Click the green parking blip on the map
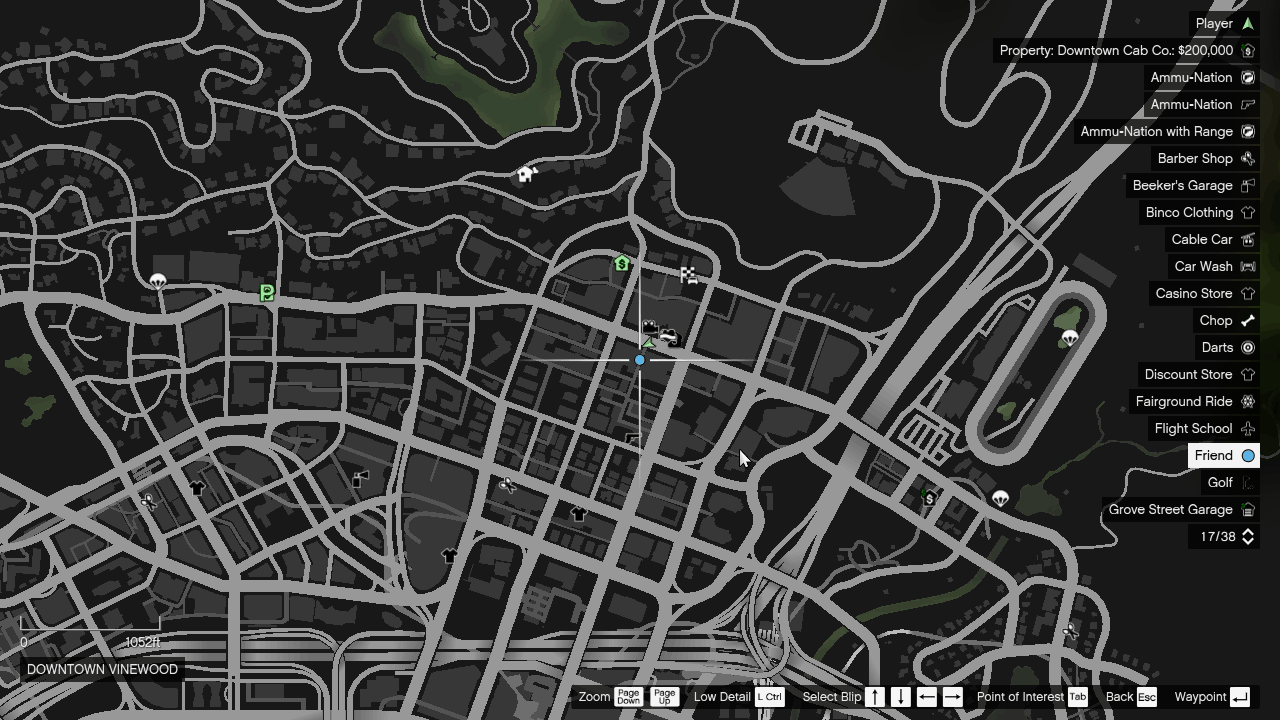 point(265,291)
